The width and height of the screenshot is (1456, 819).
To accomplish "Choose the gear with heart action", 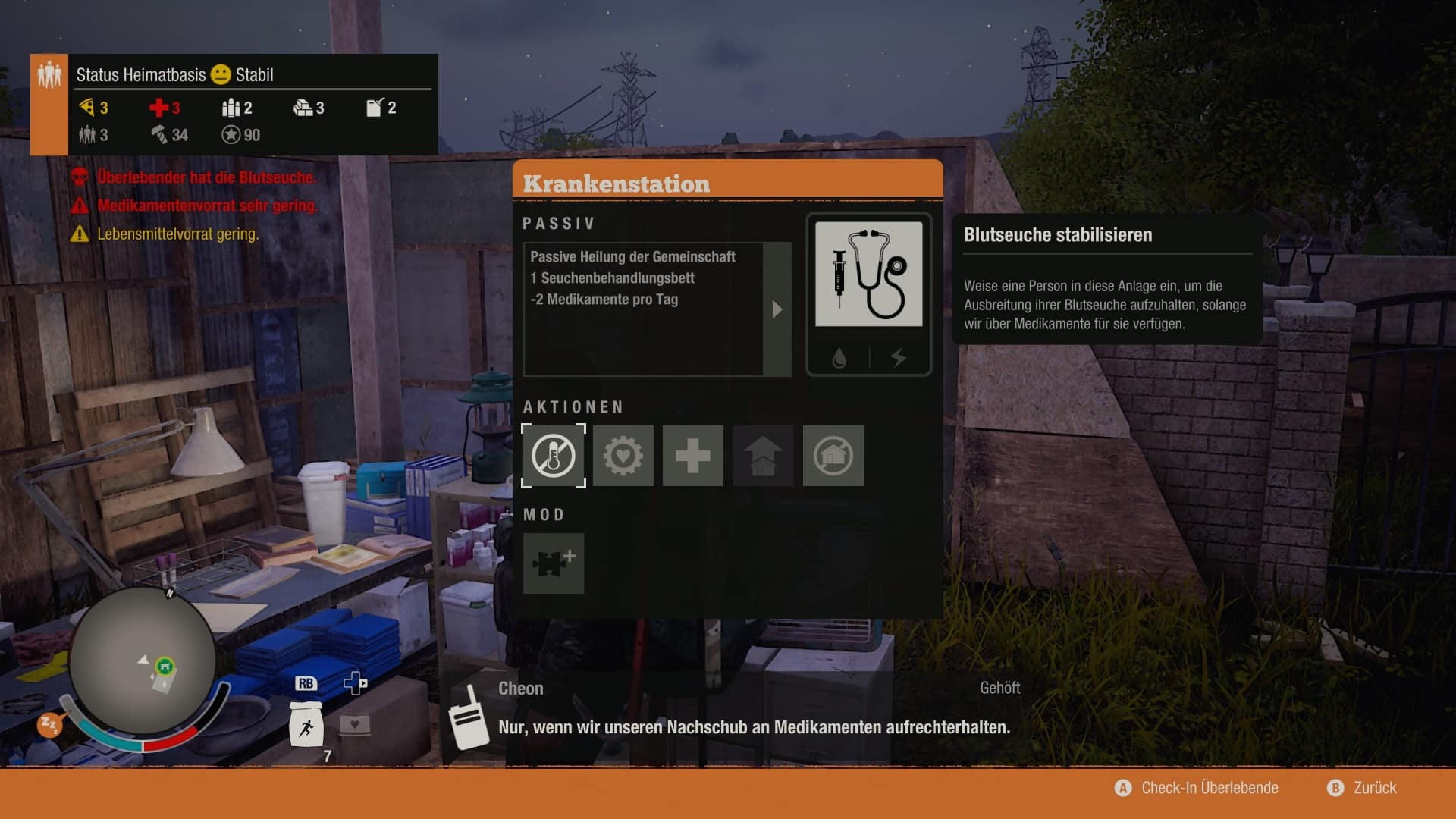I will [x=623, y=456].
